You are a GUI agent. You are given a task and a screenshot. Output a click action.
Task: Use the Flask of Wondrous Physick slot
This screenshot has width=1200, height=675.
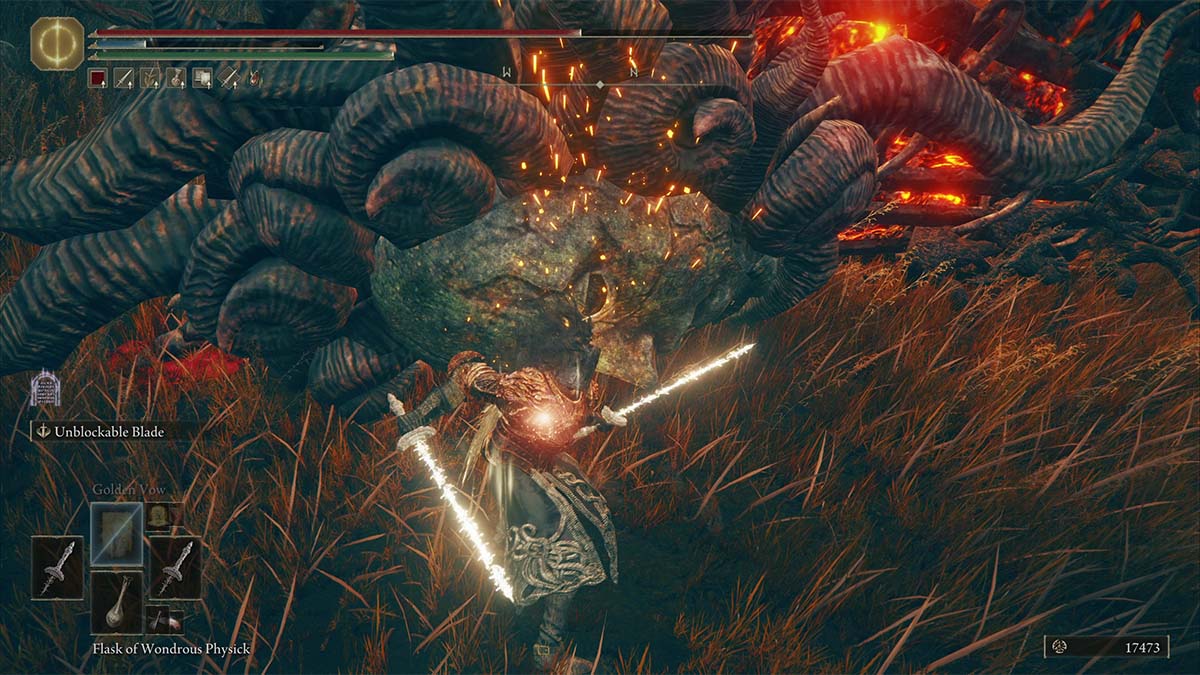click(x=117, y=601)
